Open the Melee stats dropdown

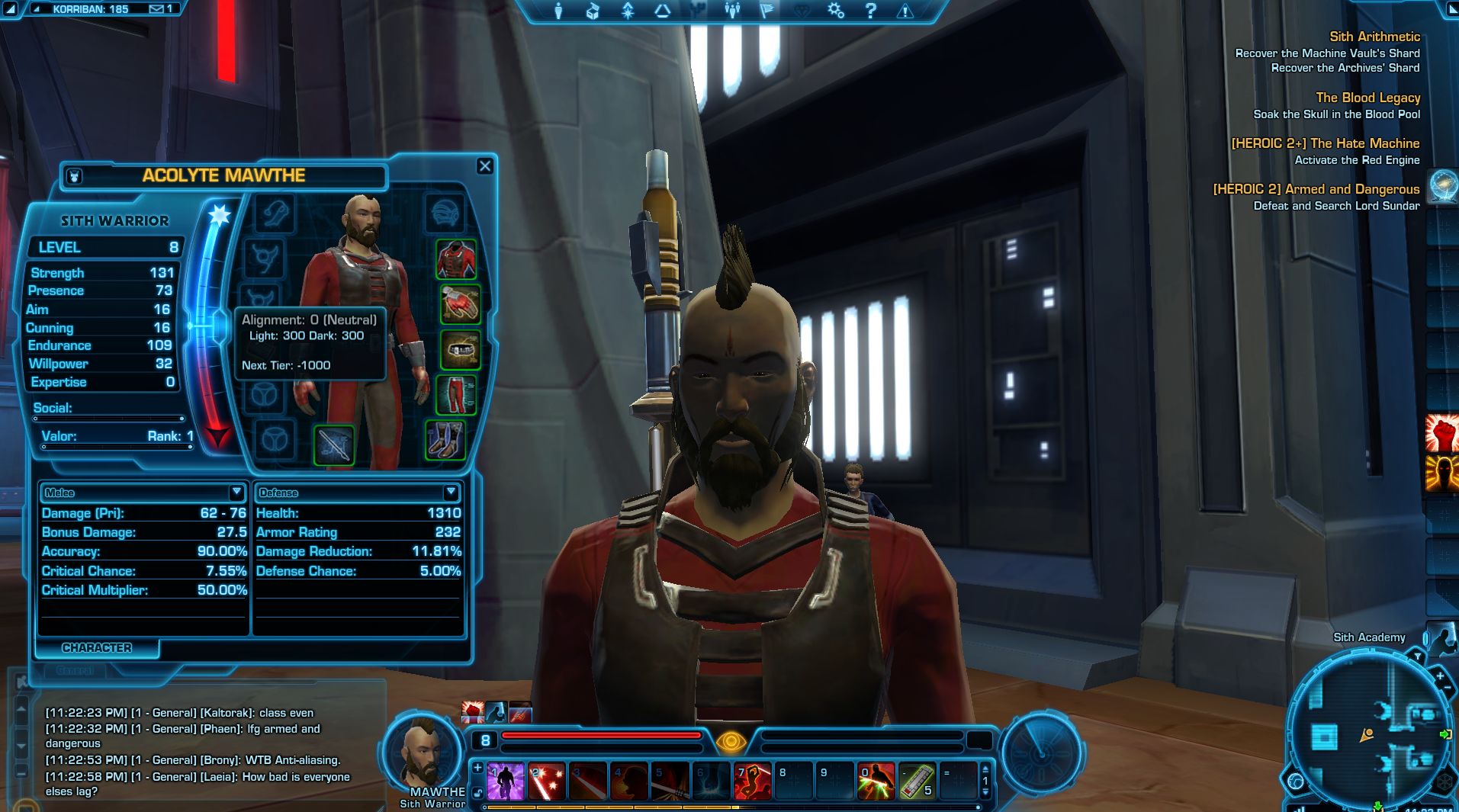pos(236,493)
